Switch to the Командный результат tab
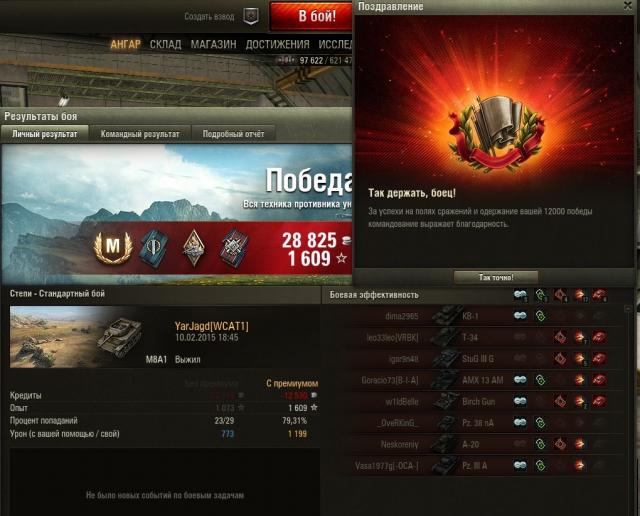 (x=140, y=133)
